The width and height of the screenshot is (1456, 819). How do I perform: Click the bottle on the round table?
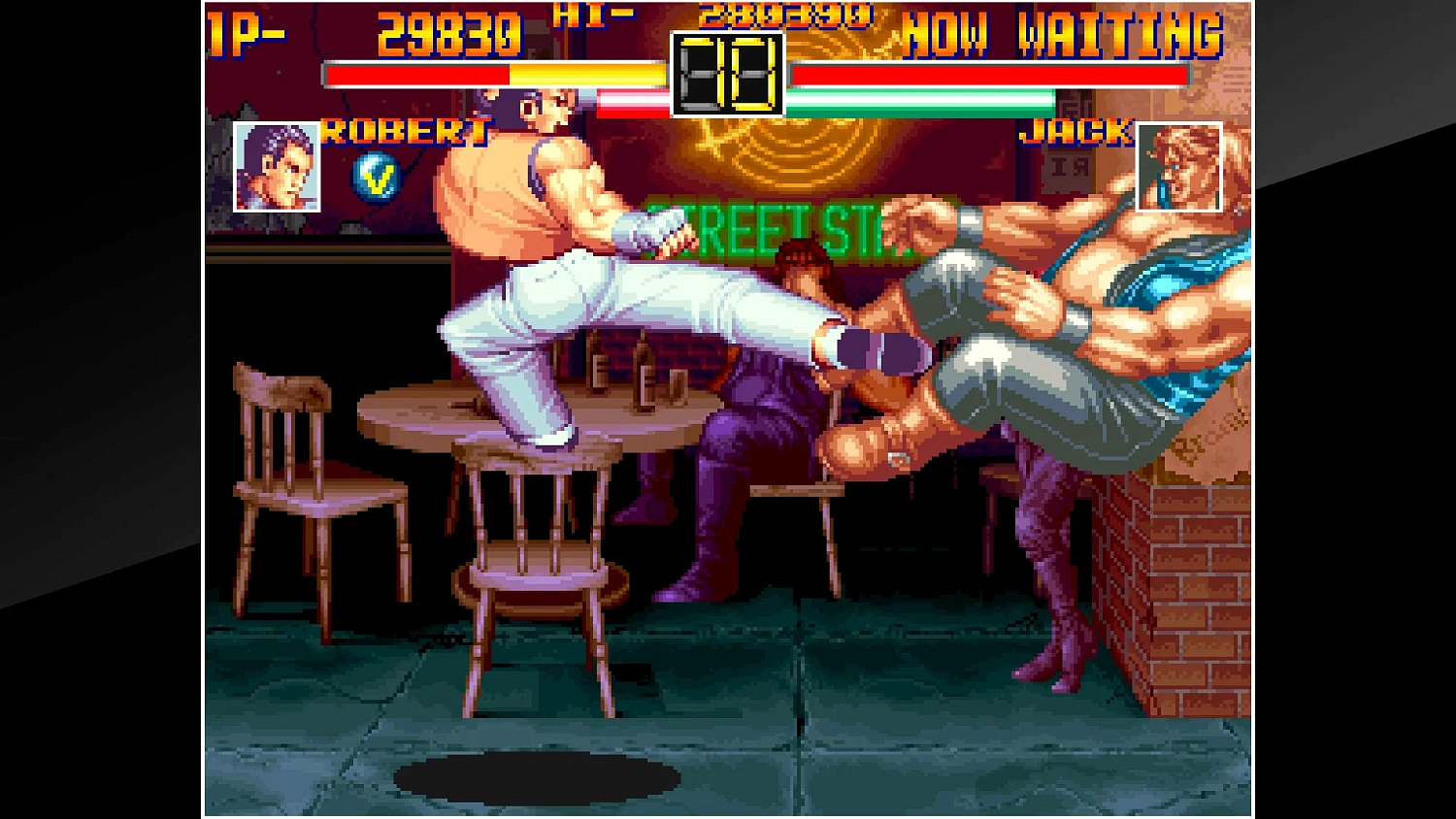(x=641, y=369)
